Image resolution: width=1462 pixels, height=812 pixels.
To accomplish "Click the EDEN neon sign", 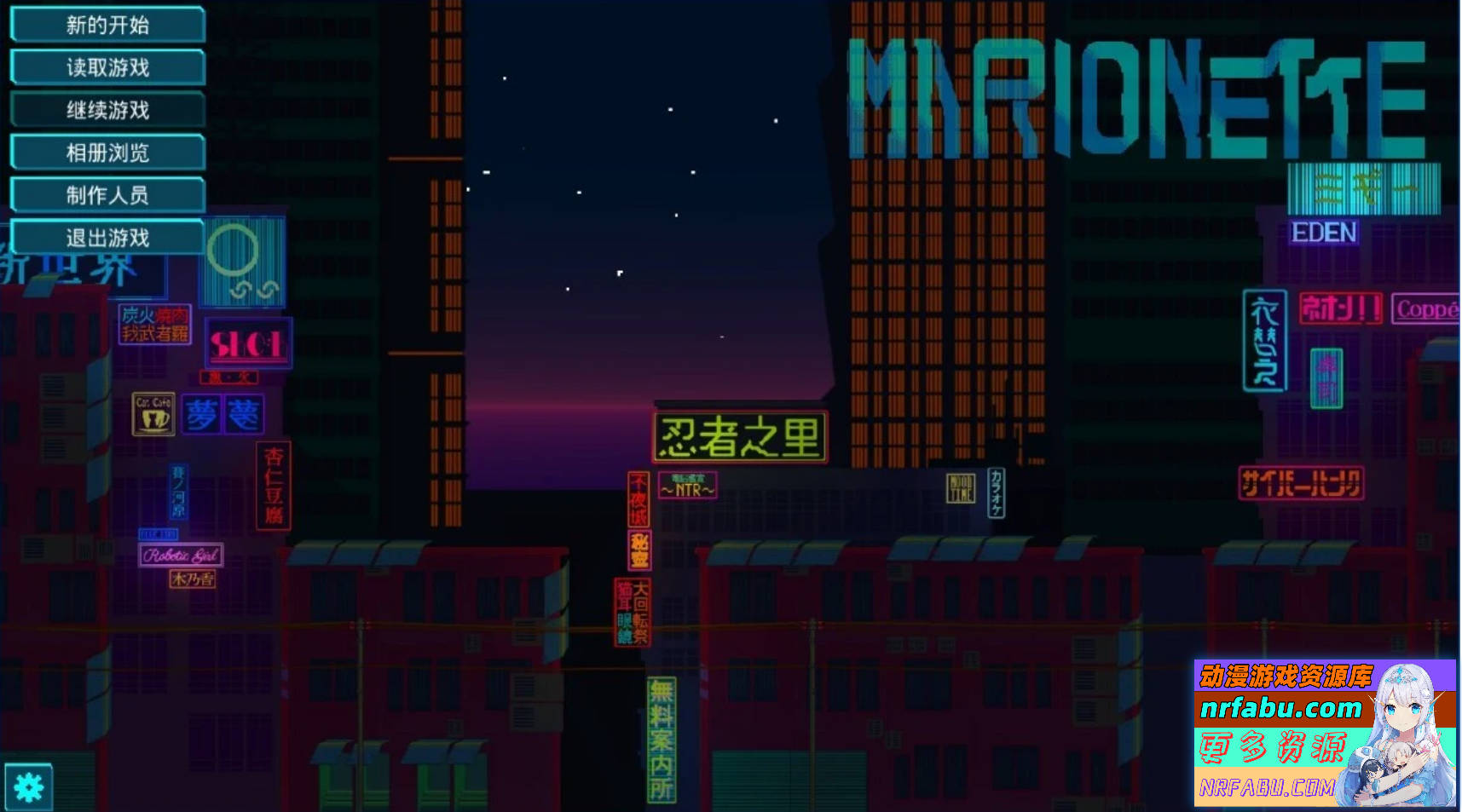I will pyautogui.click(x=1325, y=233).
